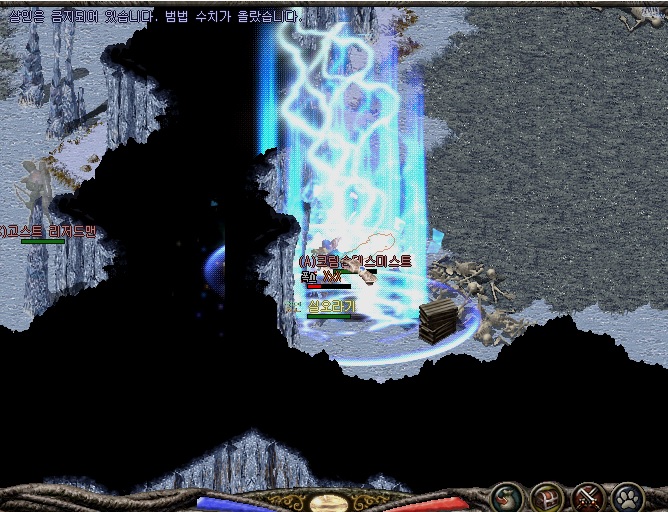Open the treasure chest inventory button
The image size is (668, 512).
pos(547,496)
